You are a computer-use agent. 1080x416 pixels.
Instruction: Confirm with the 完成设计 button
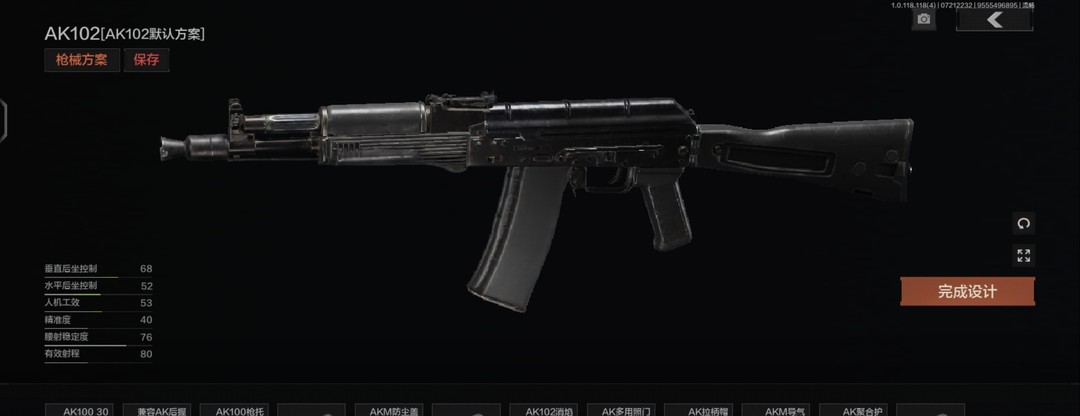click(x=967, y=292)
